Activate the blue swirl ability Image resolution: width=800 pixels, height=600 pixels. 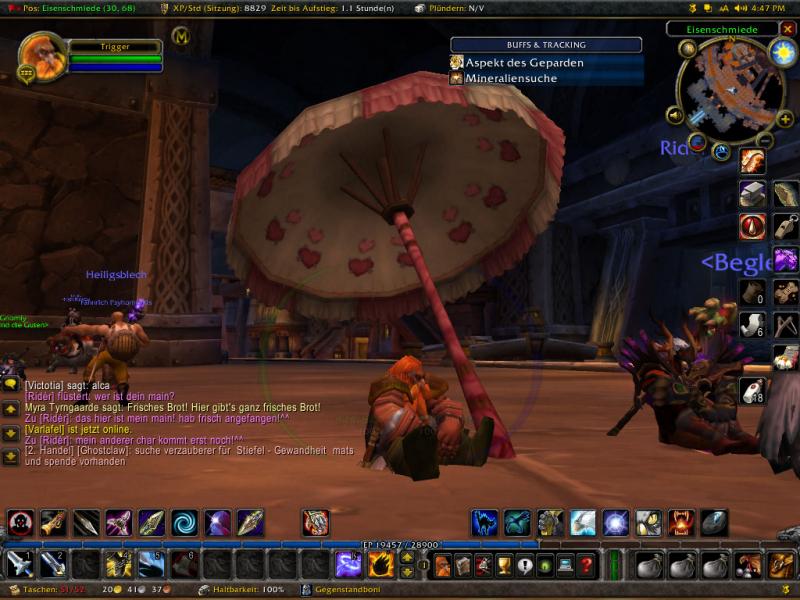[x=185, y=522]
